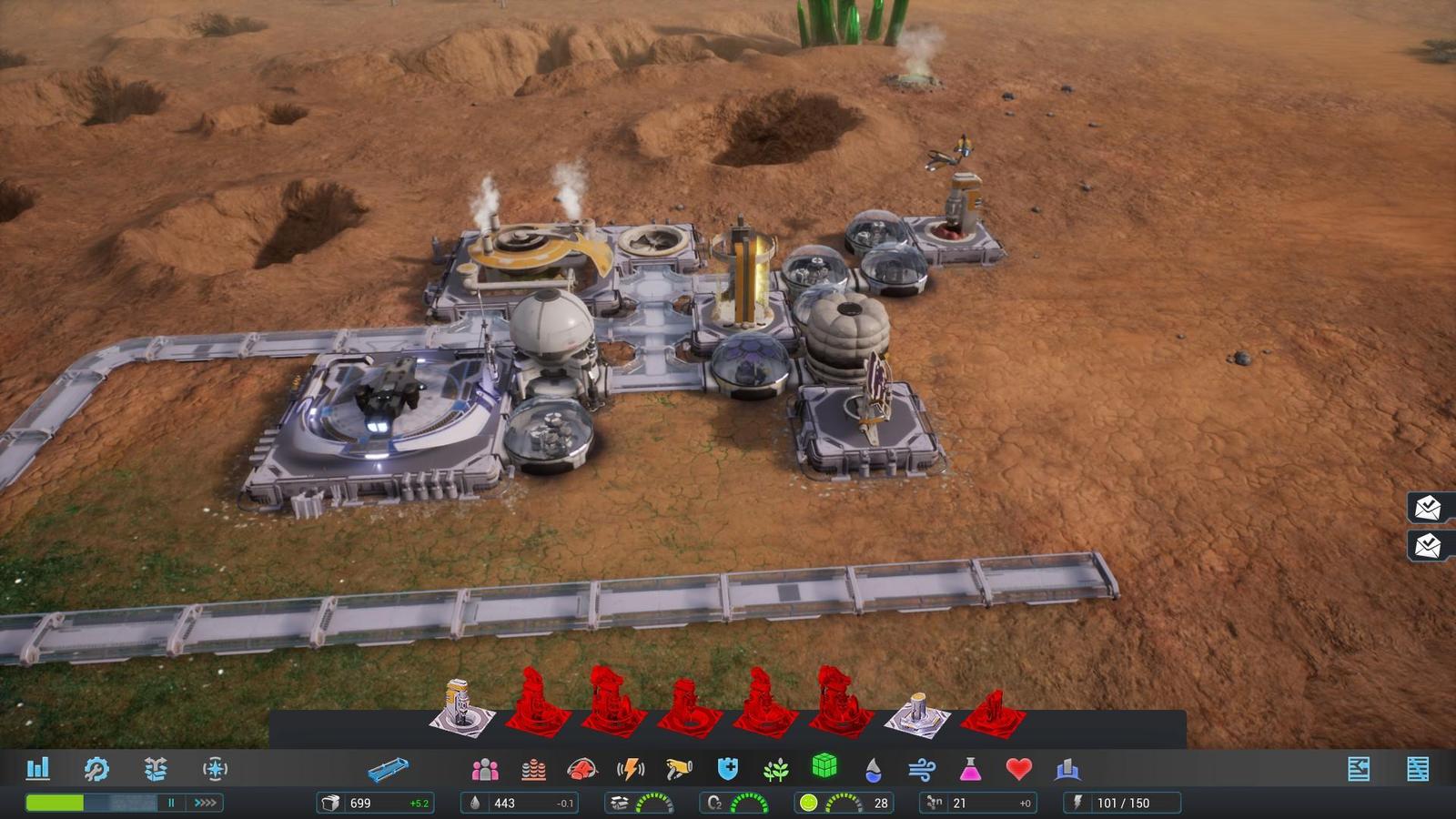Open the wrench and gear settings
This screenshot has height=819, width=1456.
tap(96, 769)
